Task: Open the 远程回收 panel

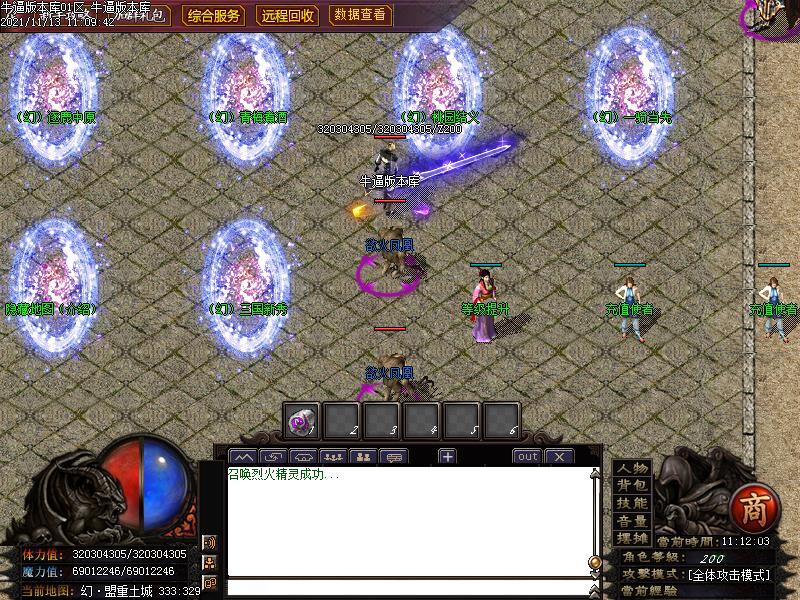Action: (288, 15)
